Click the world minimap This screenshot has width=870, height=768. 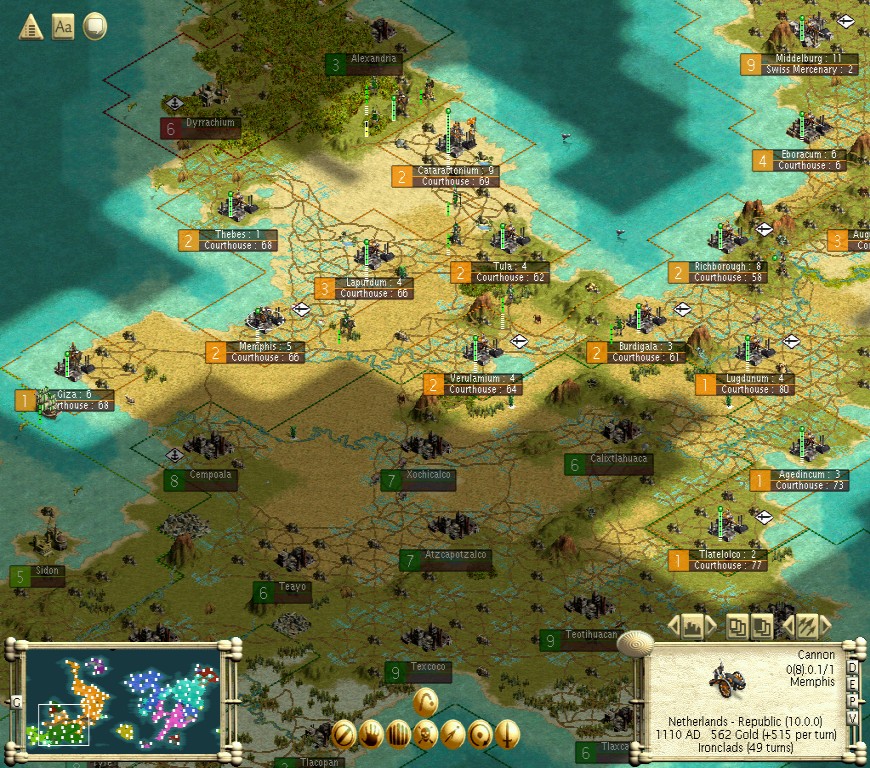coord(121,693)
